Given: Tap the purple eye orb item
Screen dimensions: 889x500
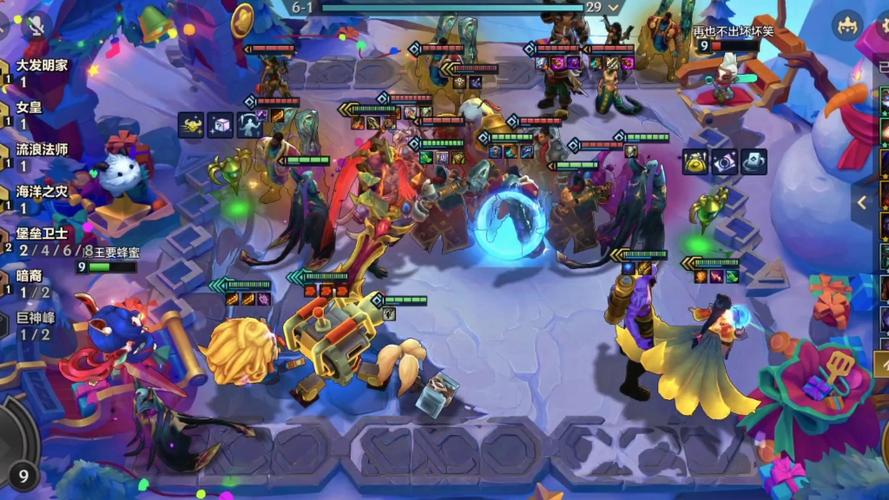Looking at the screenshot, I should (x=725, y=161).
